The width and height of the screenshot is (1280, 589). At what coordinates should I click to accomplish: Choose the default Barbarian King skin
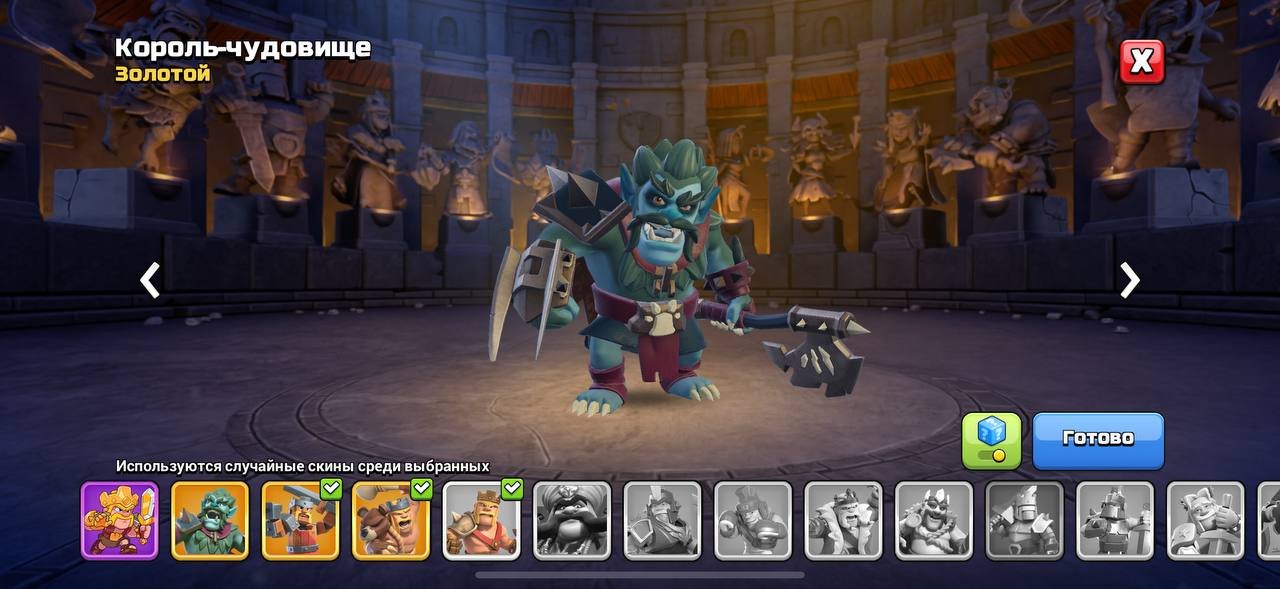[481, 520]
